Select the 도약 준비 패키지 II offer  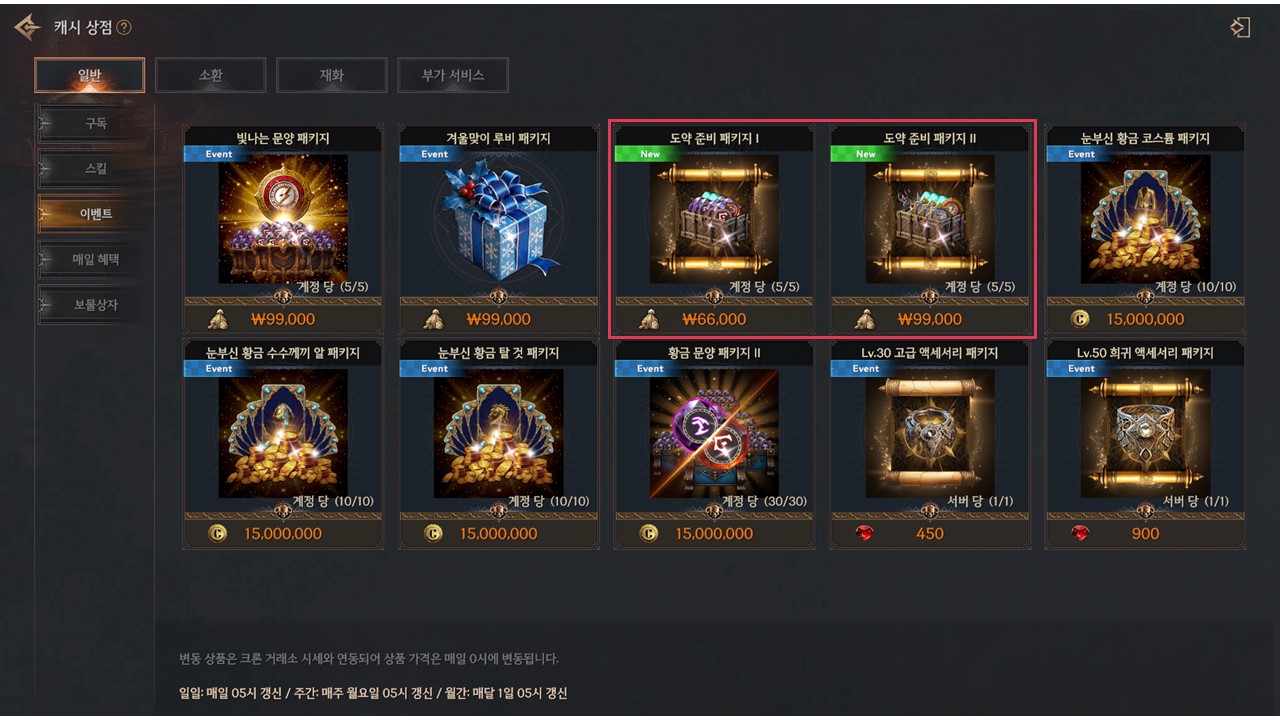[x=930, y=220]
